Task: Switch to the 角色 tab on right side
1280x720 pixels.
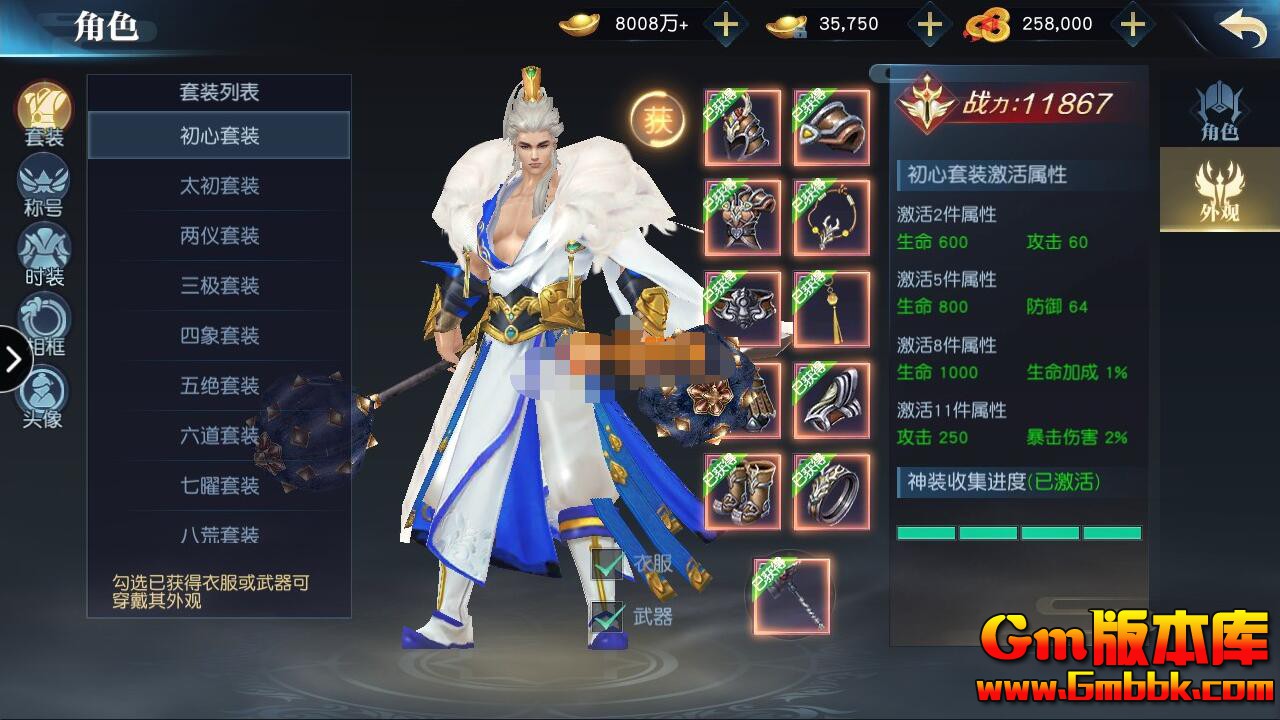Action: (1222, 110)
